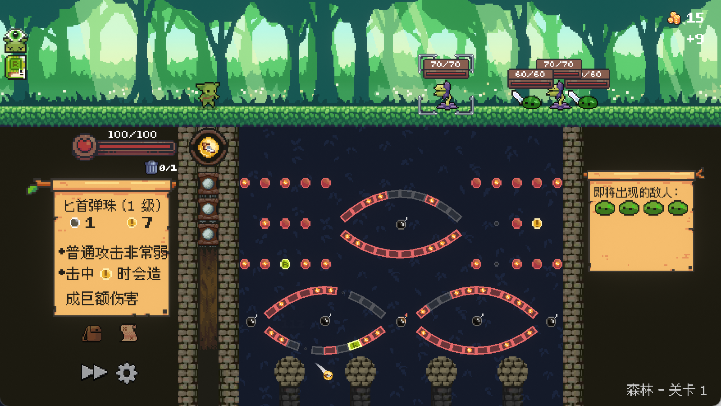Toggle the fast-forward speed button
Image resolution: width=721 pixels, height=406 pixels.
pos(93,372)
